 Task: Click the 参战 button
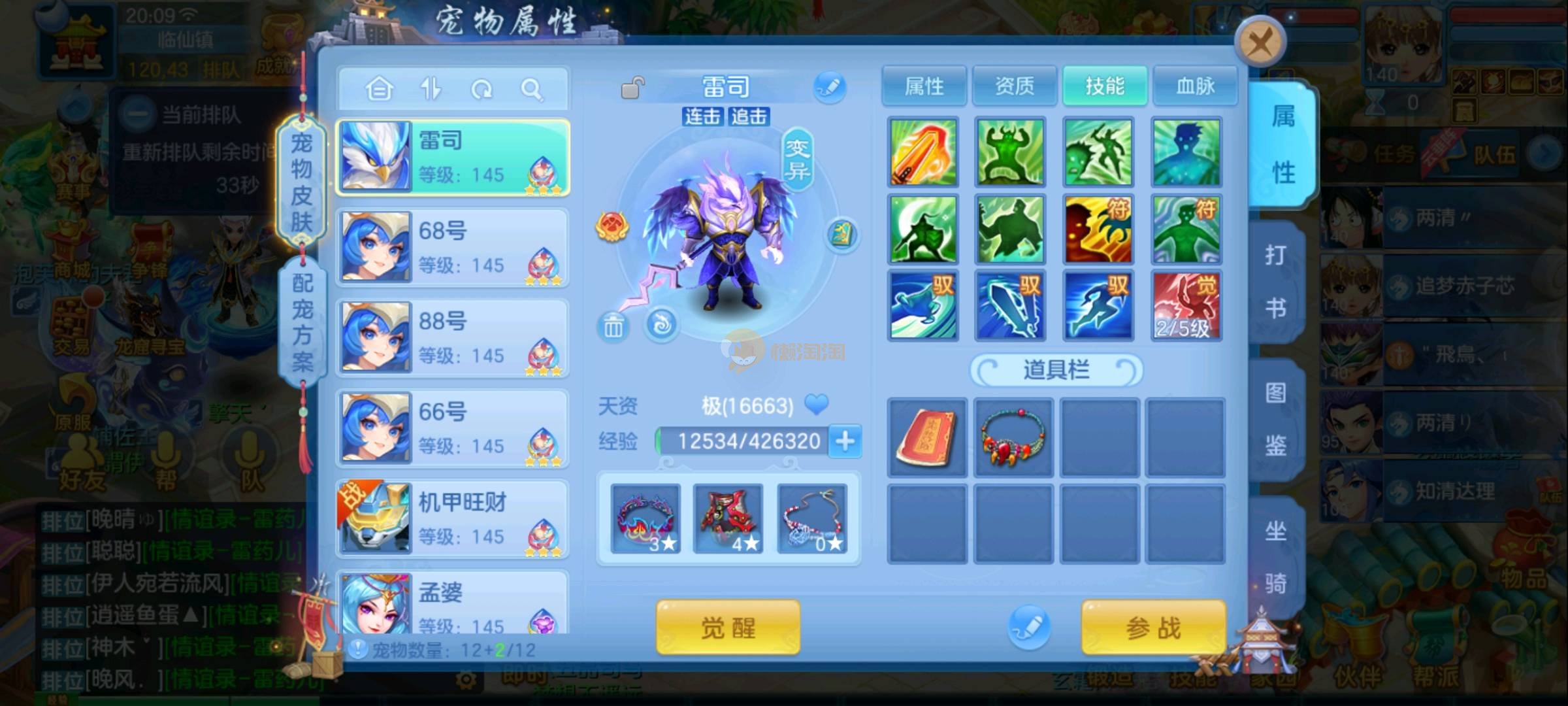1153,628
